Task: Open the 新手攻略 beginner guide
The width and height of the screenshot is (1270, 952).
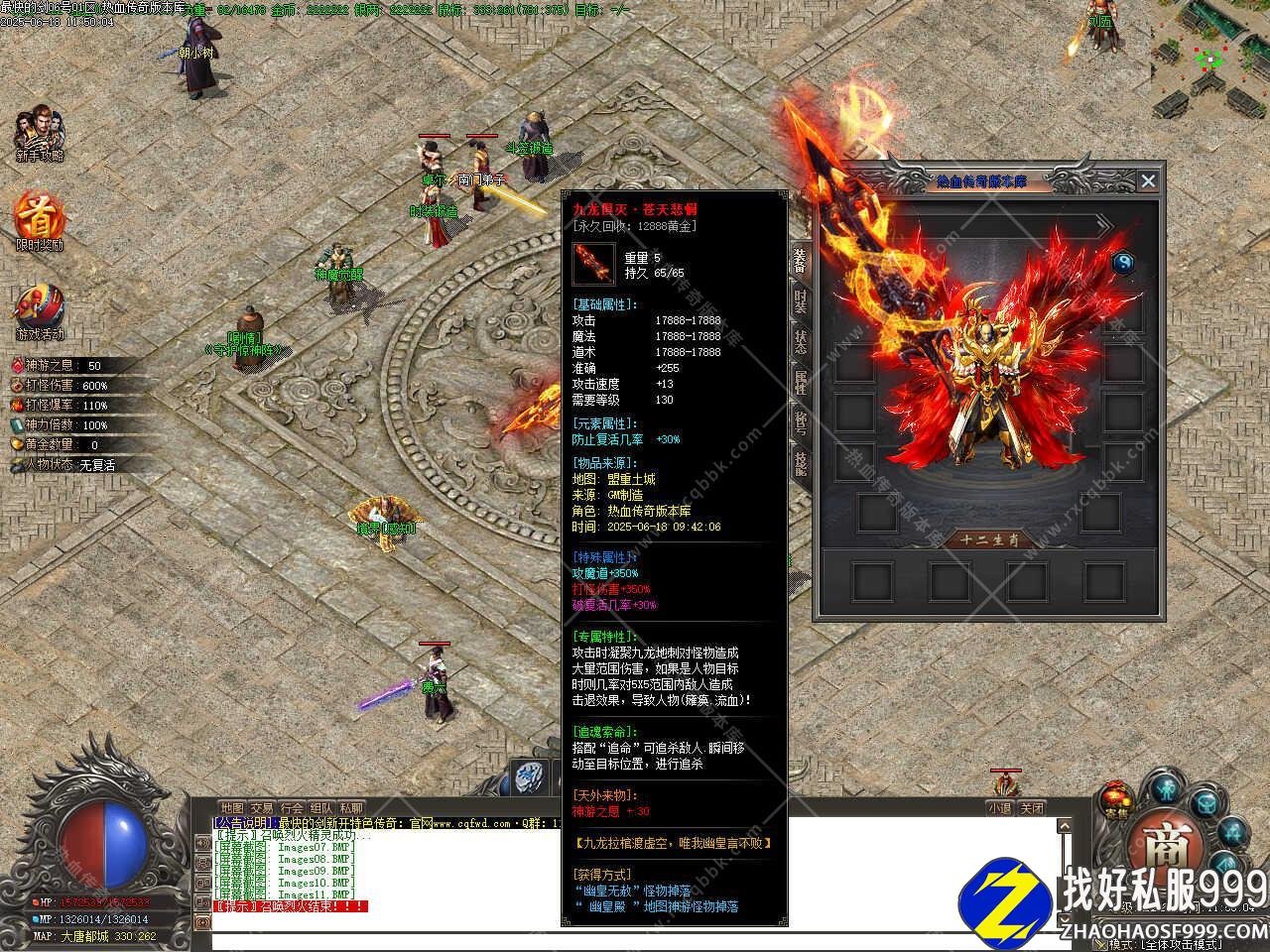Action: pyautogui.click(x=40, y=134)
